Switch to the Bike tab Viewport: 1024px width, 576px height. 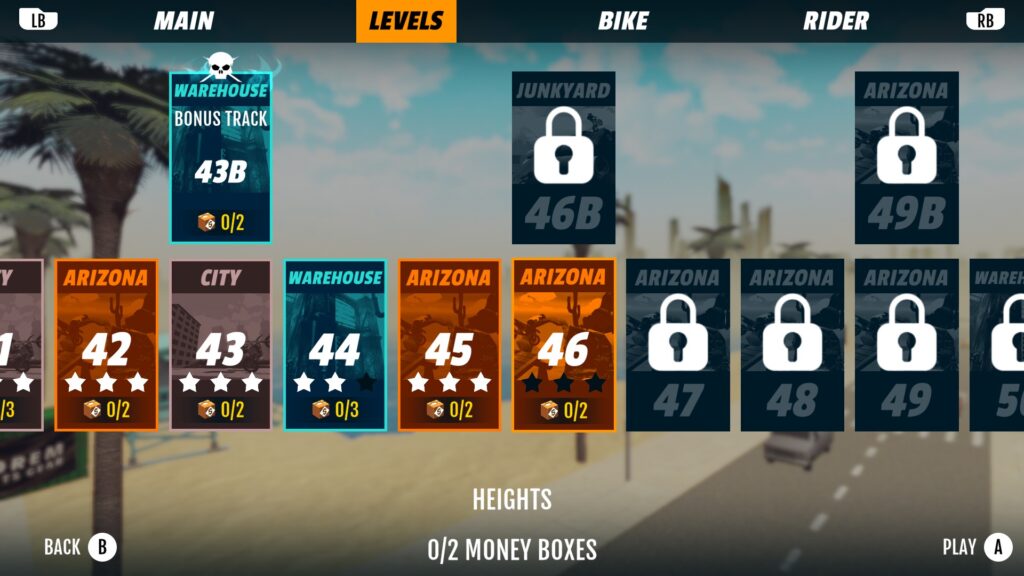click(623, 21)
